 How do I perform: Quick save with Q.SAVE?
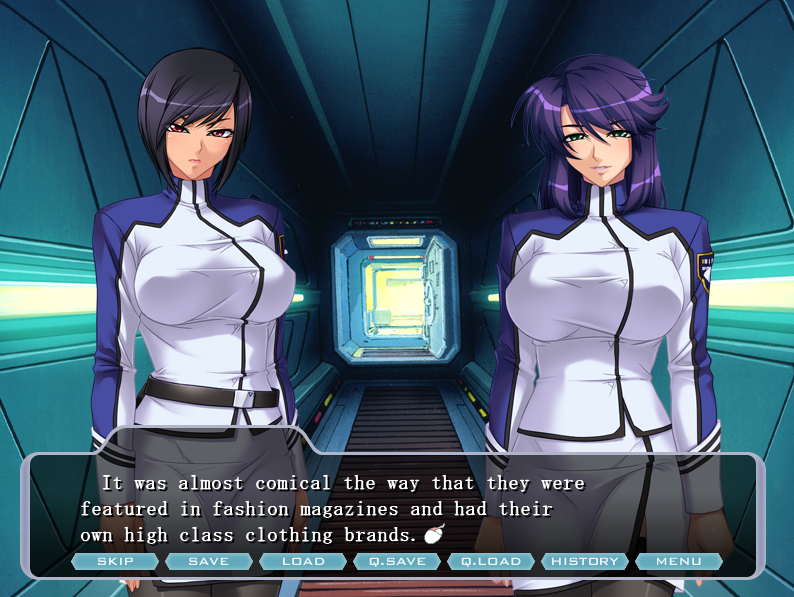click(x=397, y=561)
